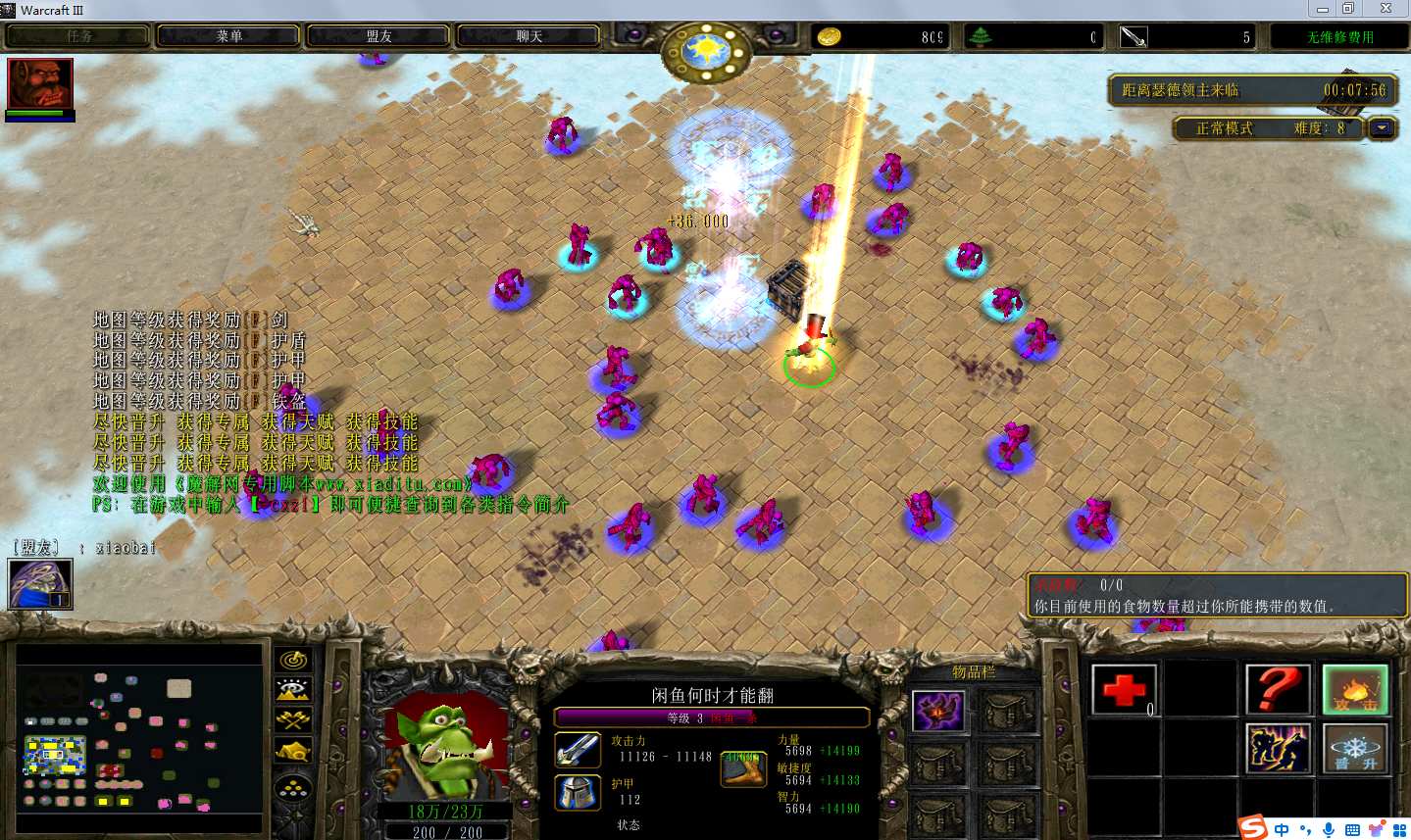This screenshot has width=1411, height=840.
Task: Select the dwarf hero portrait icon
Action: pyautogui.click(x=40, y=84)
